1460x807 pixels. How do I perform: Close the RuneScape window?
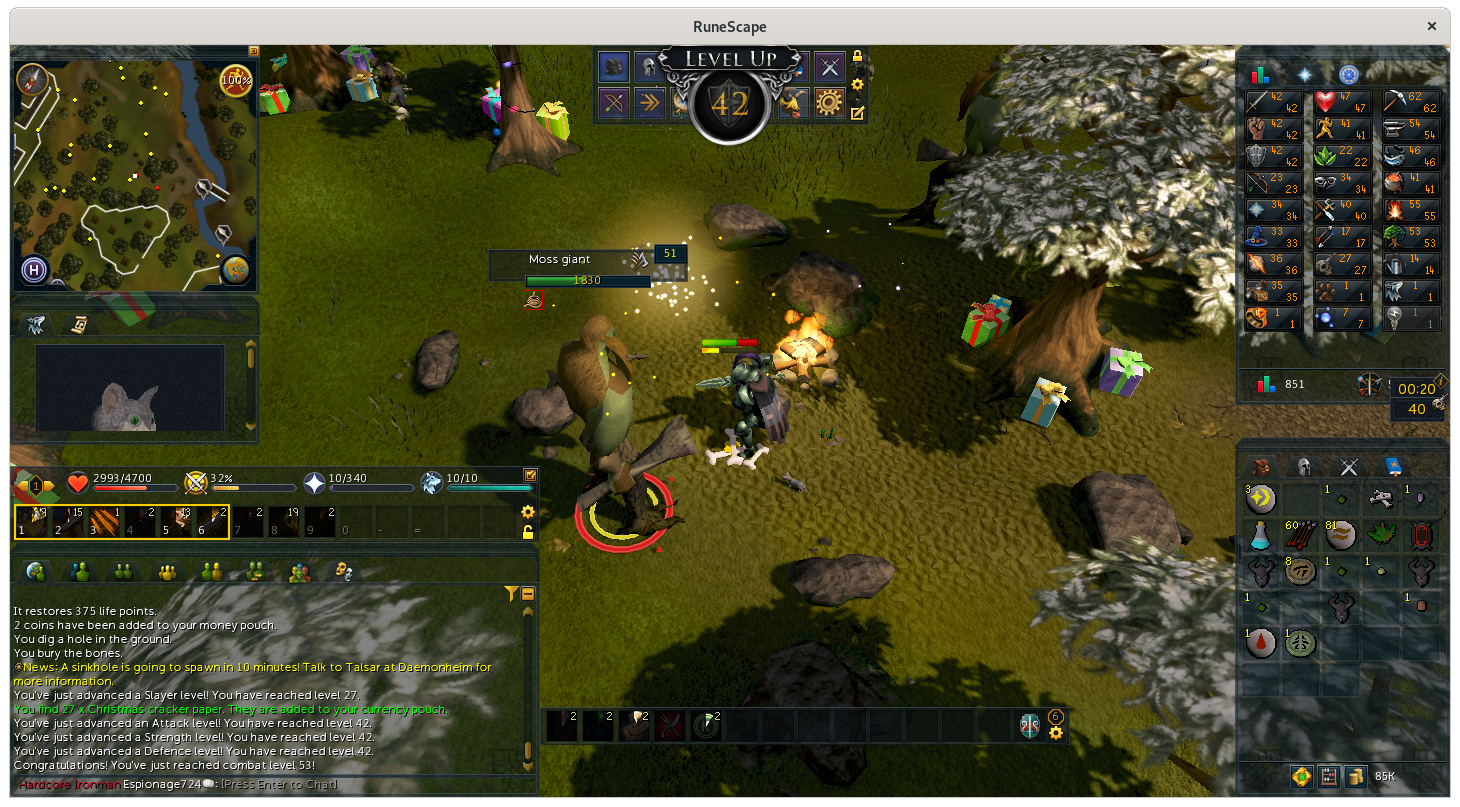1433,27
